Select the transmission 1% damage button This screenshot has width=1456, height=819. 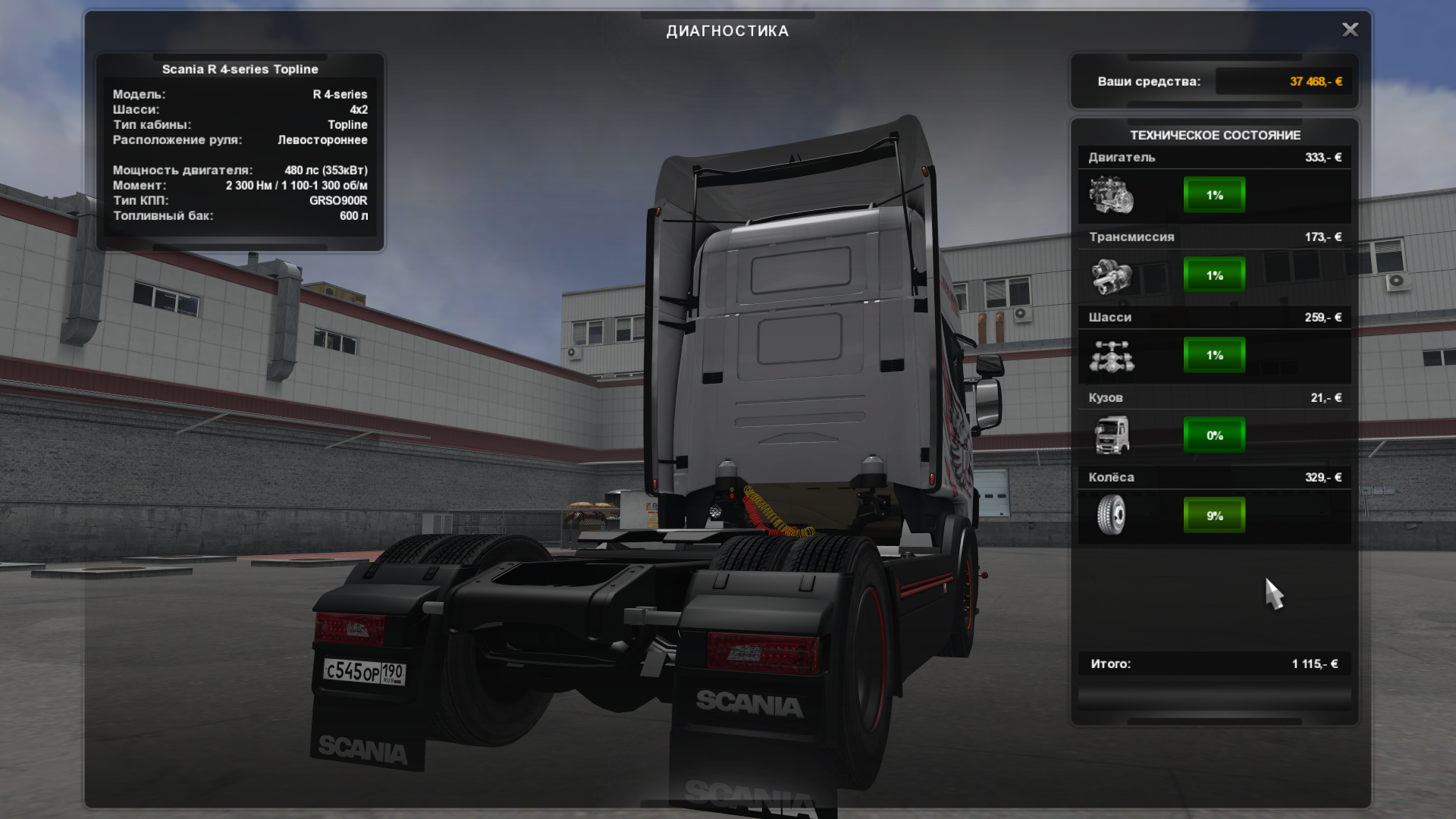(1214, 275)
